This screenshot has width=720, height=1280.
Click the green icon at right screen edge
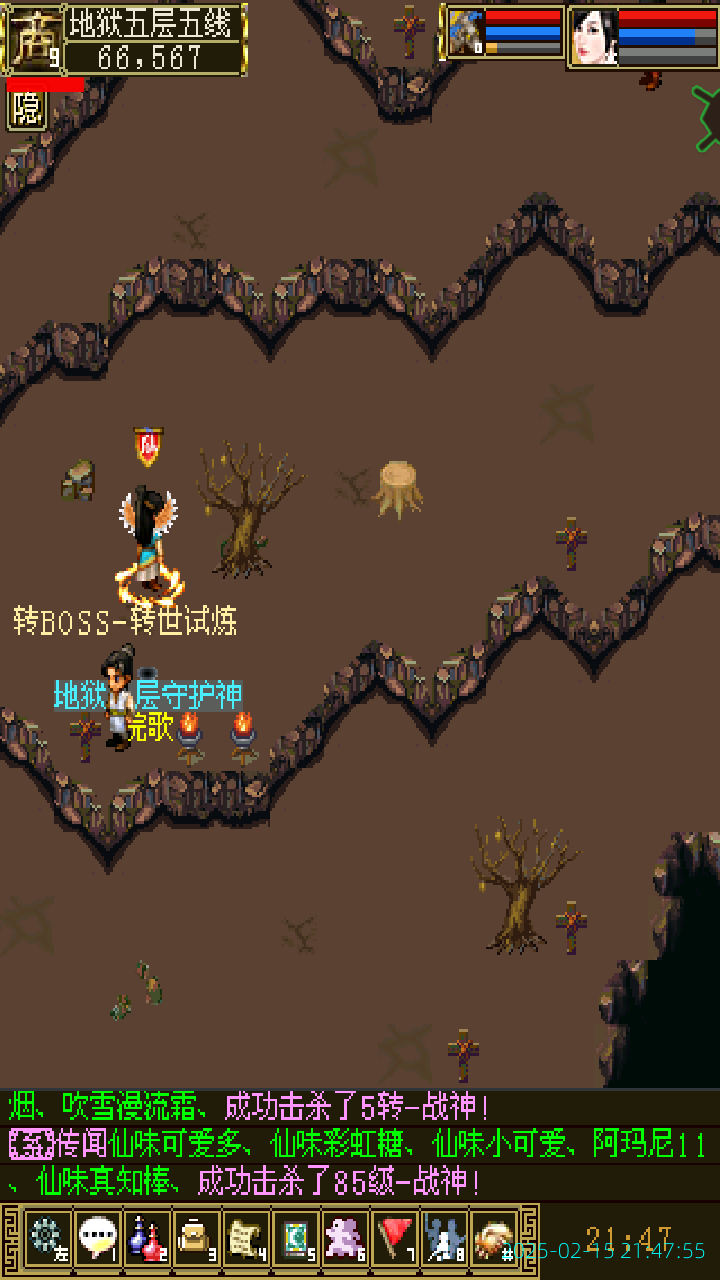point(706,118)
